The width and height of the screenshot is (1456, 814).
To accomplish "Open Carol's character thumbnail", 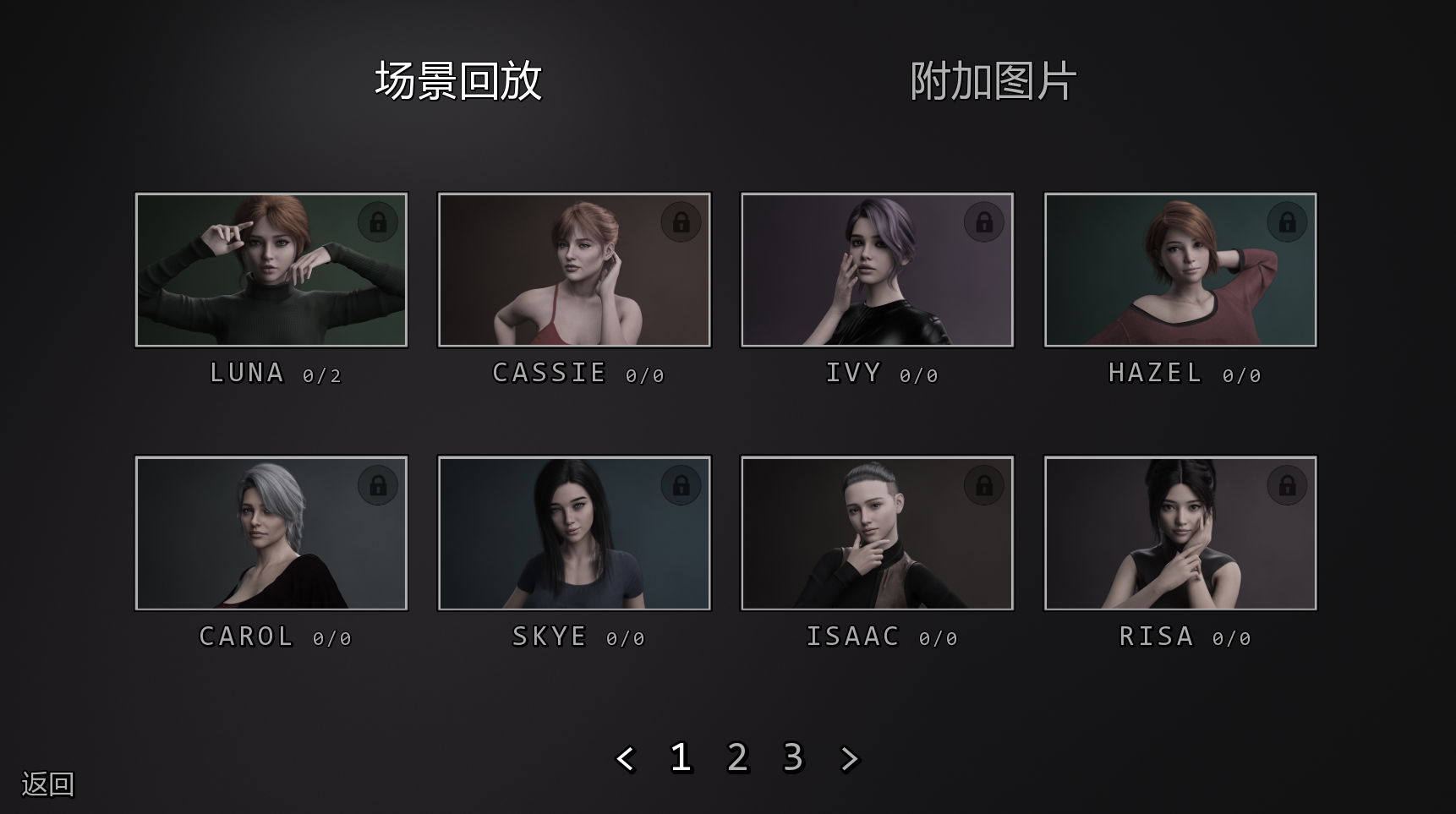I will (271, 533).
